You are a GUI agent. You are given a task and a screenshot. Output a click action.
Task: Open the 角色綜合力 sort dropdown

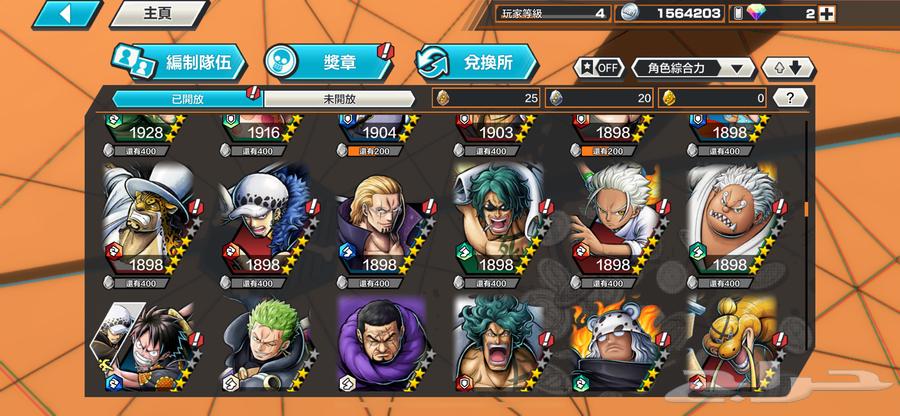tap(693, 68)
